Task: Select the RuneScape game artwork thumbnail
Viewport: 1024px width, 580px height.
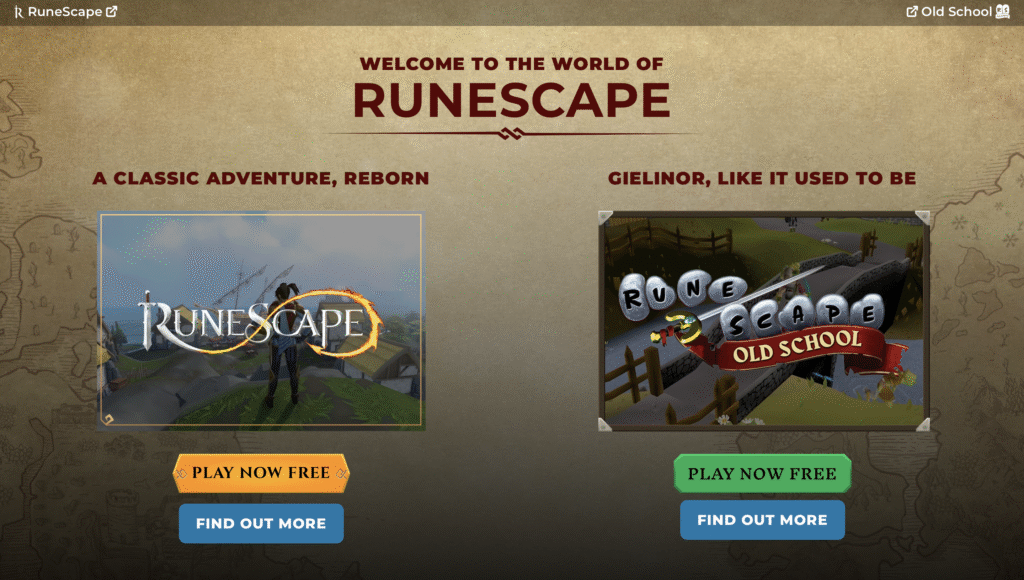Action: point(261,321)
